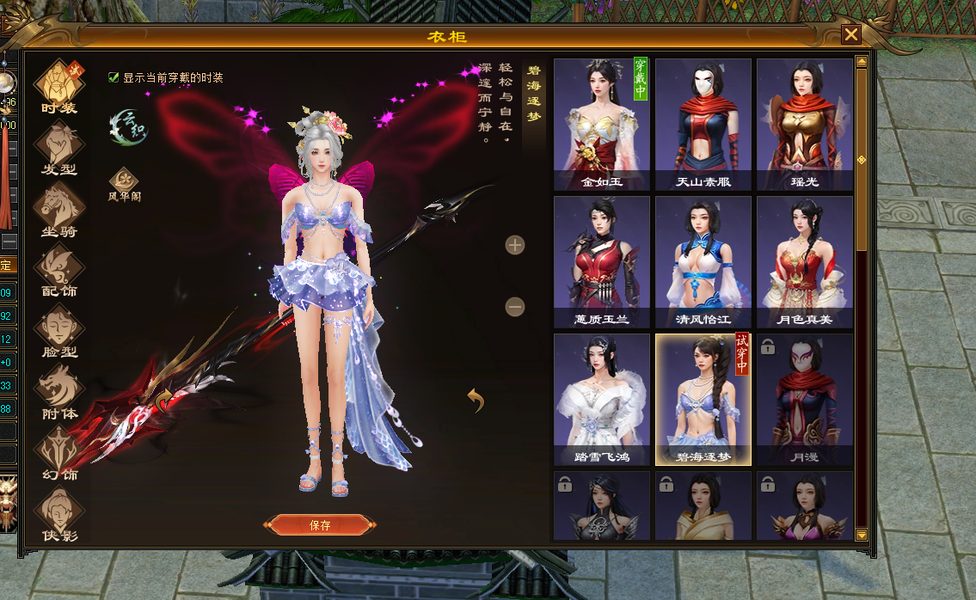Close the wardrobe window
976x600 pixels.
click(x=851, y=35)
